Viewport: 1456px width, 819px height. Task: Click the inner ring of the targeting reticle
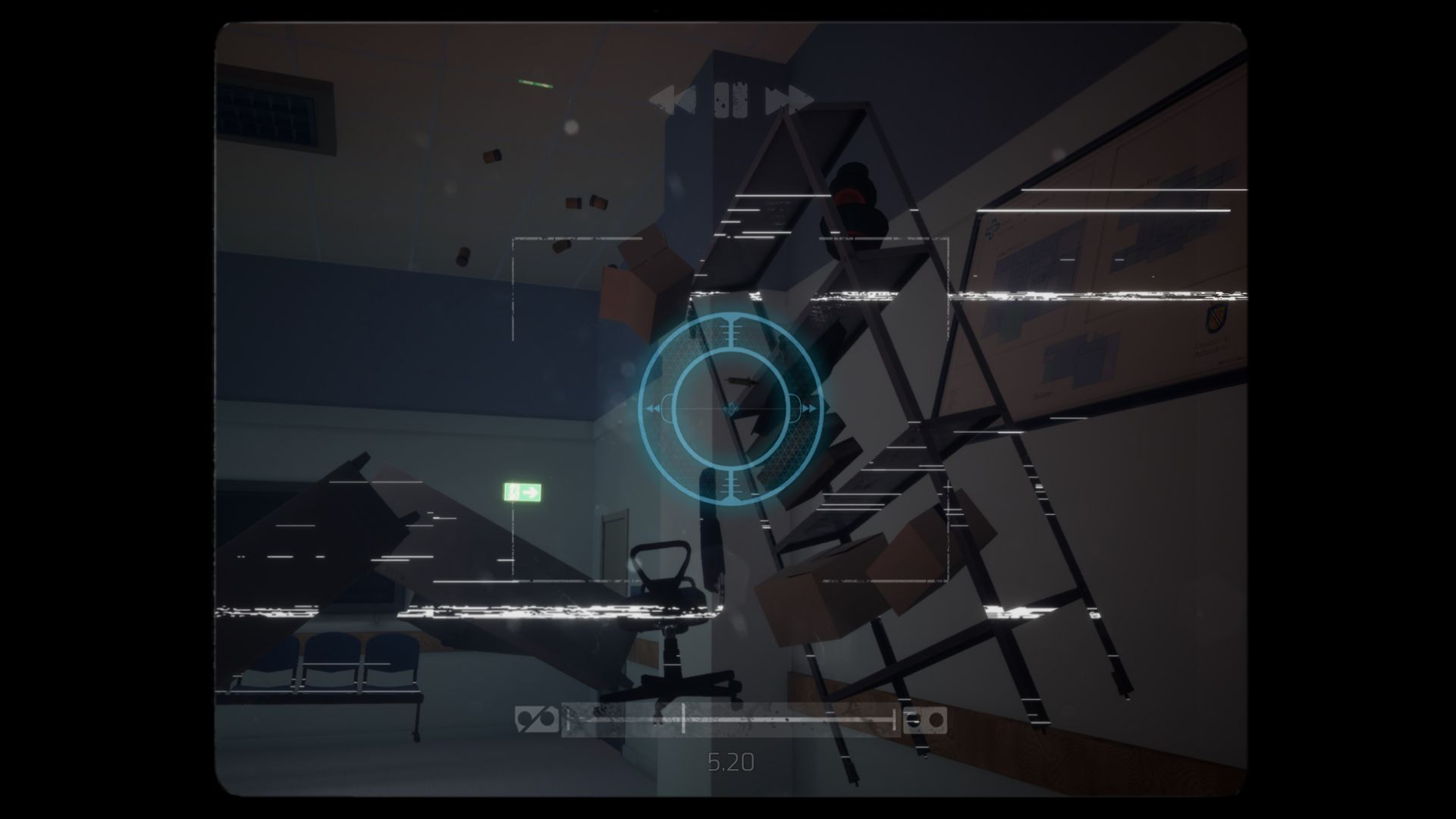676,408
